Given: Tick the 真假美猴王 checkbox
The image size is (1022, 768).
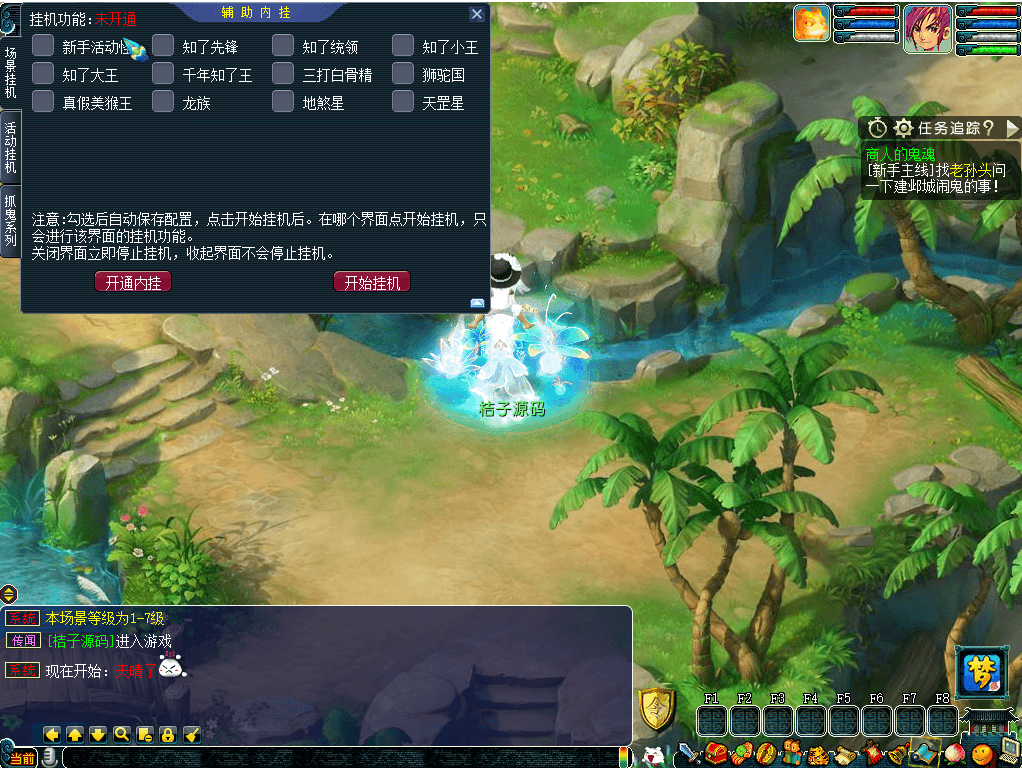Looking at the screenshot, I should pyautogui.click(x=43, y=102).
